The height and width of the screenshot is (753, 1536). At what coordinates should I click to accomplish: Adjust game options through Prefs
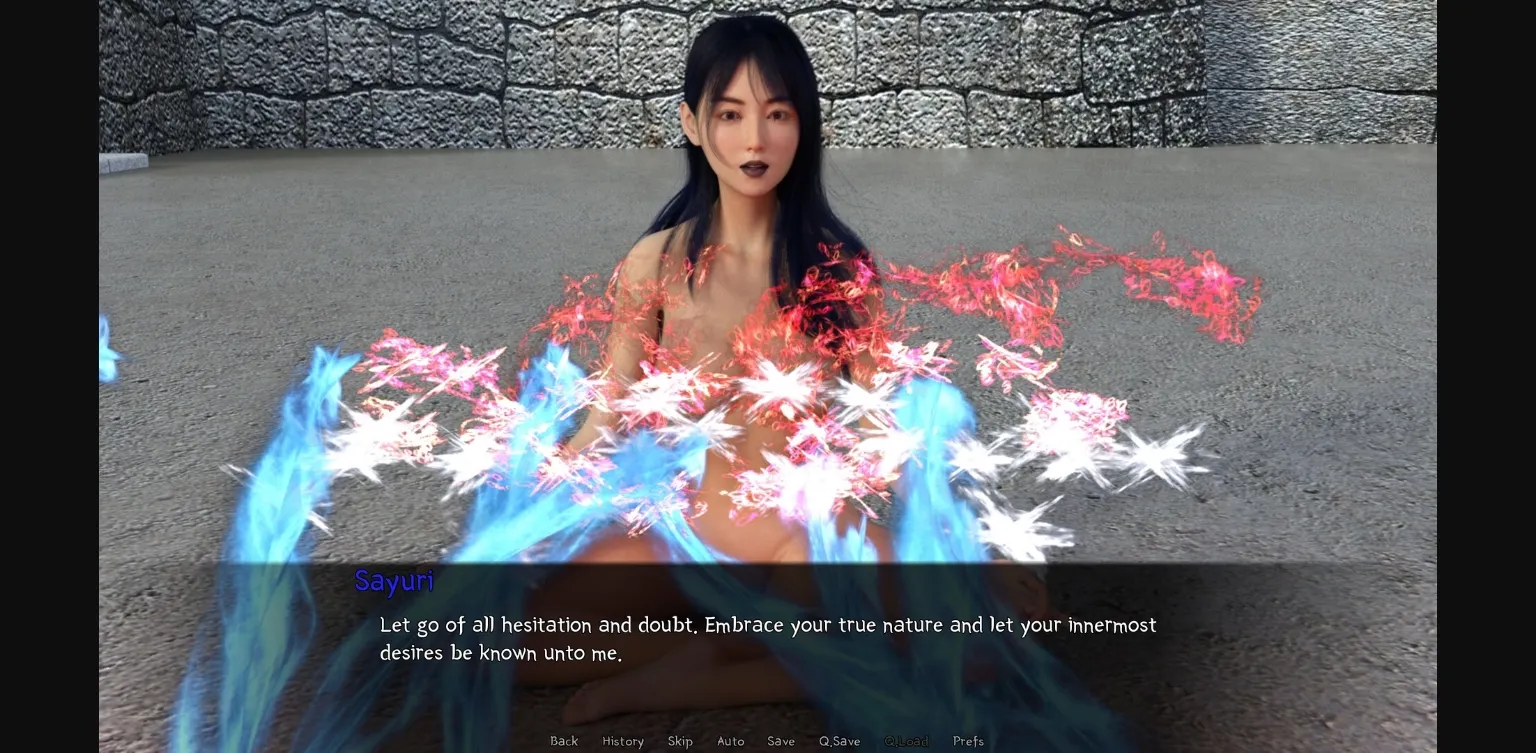pos(968,741)
